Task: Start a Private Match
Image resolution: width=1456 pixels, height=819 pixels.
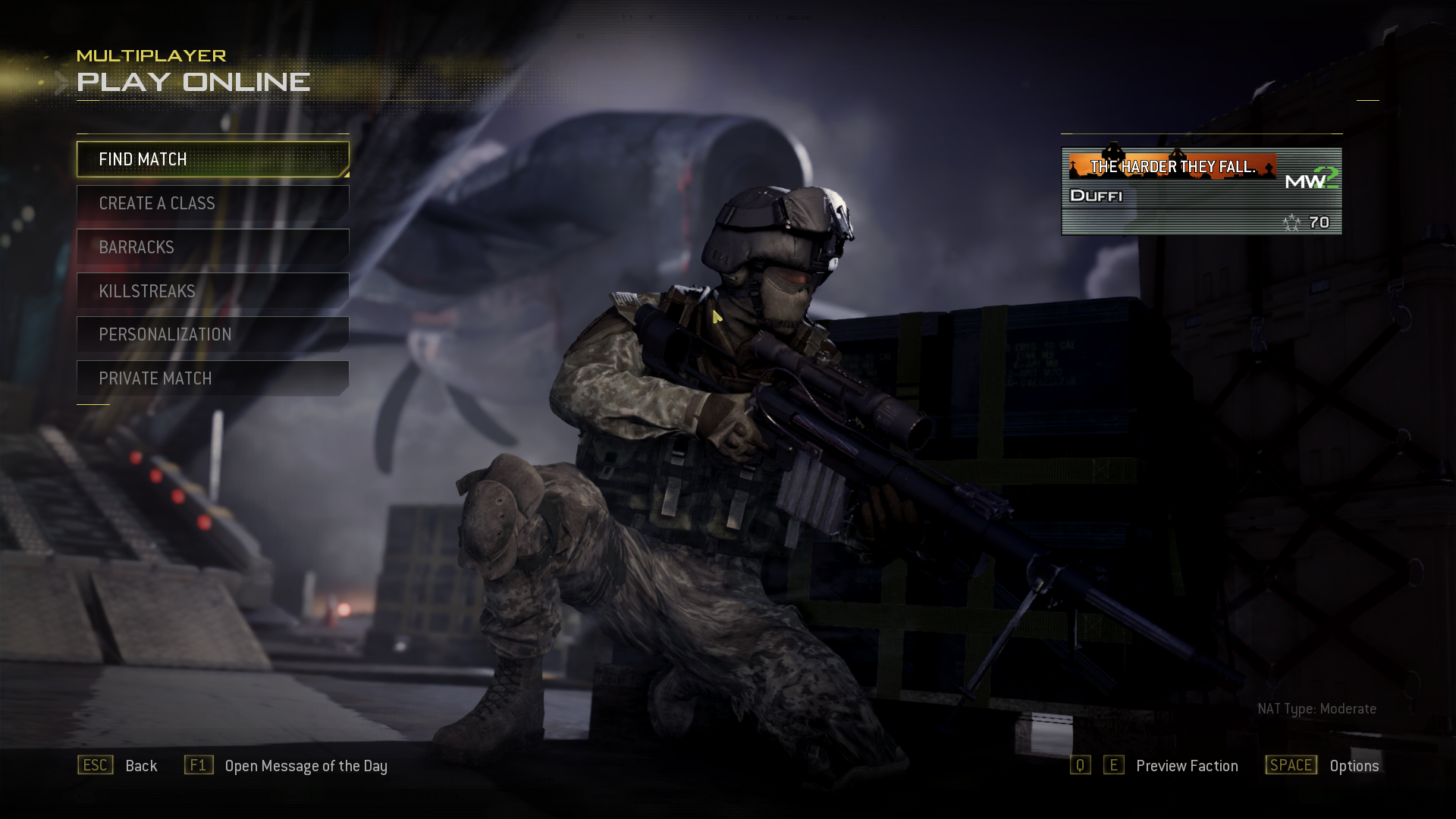Action: (x=212, y=378)
